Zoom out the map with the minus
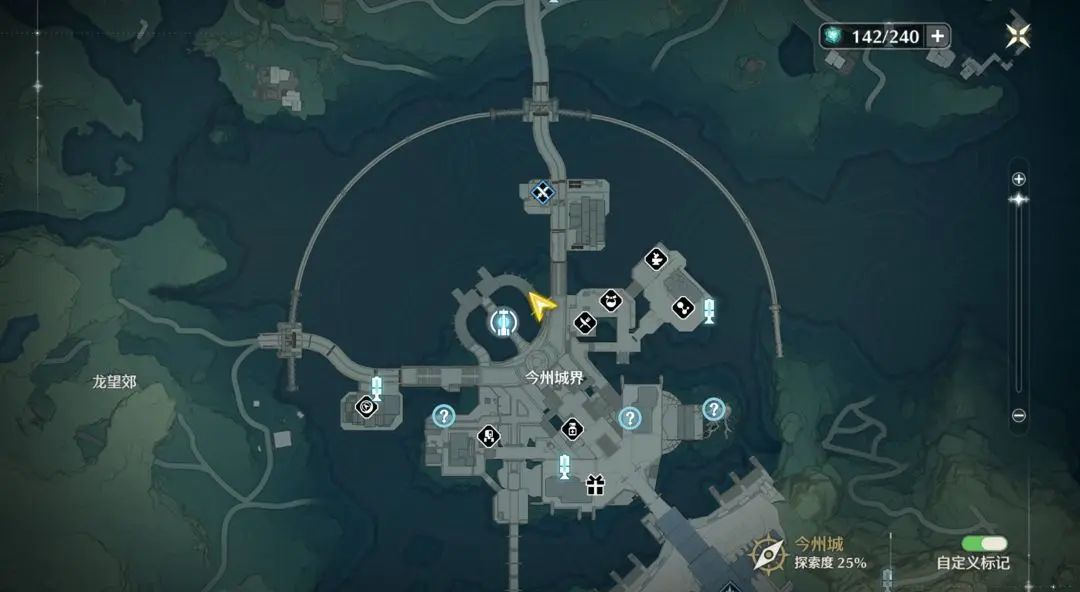Screen dimensions: 1080x592 pyautogui.click(x=1018, y=415)
